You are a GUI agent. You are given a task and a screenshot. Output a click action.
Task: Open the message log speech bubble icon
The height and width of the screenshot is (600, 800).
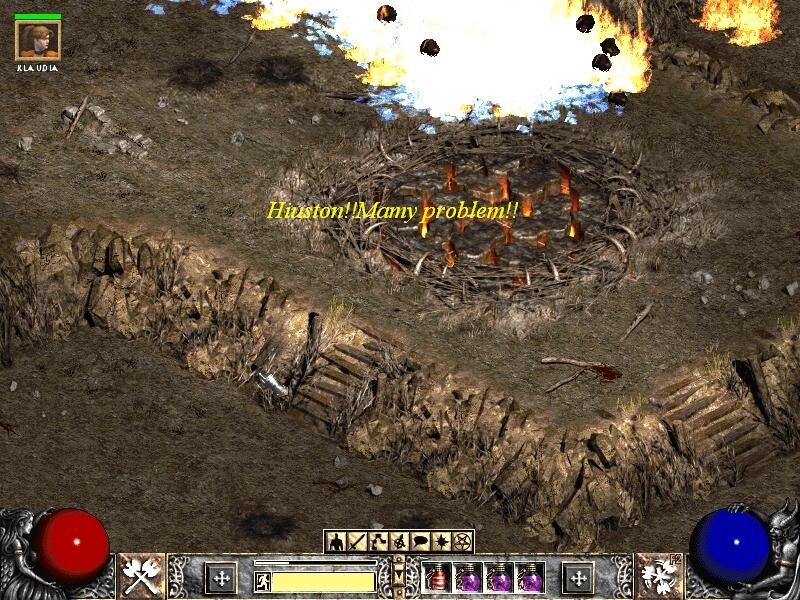pos(420,542)
